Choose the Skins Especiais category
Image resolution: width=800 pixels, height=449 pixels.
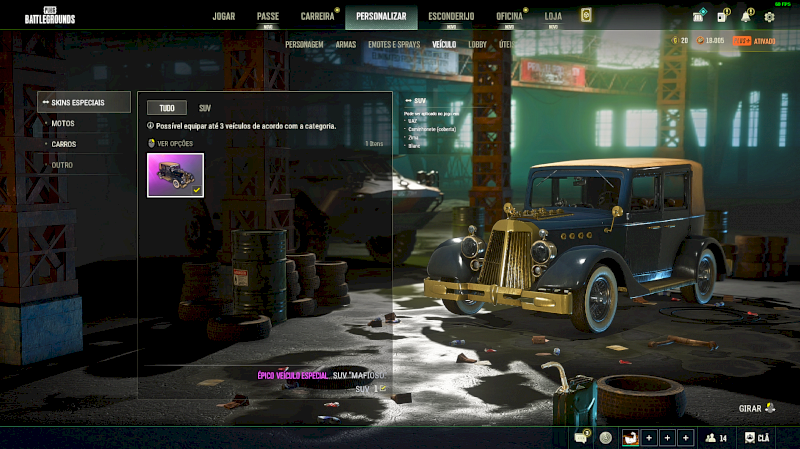pyautogui.click(x=84, y=102)
